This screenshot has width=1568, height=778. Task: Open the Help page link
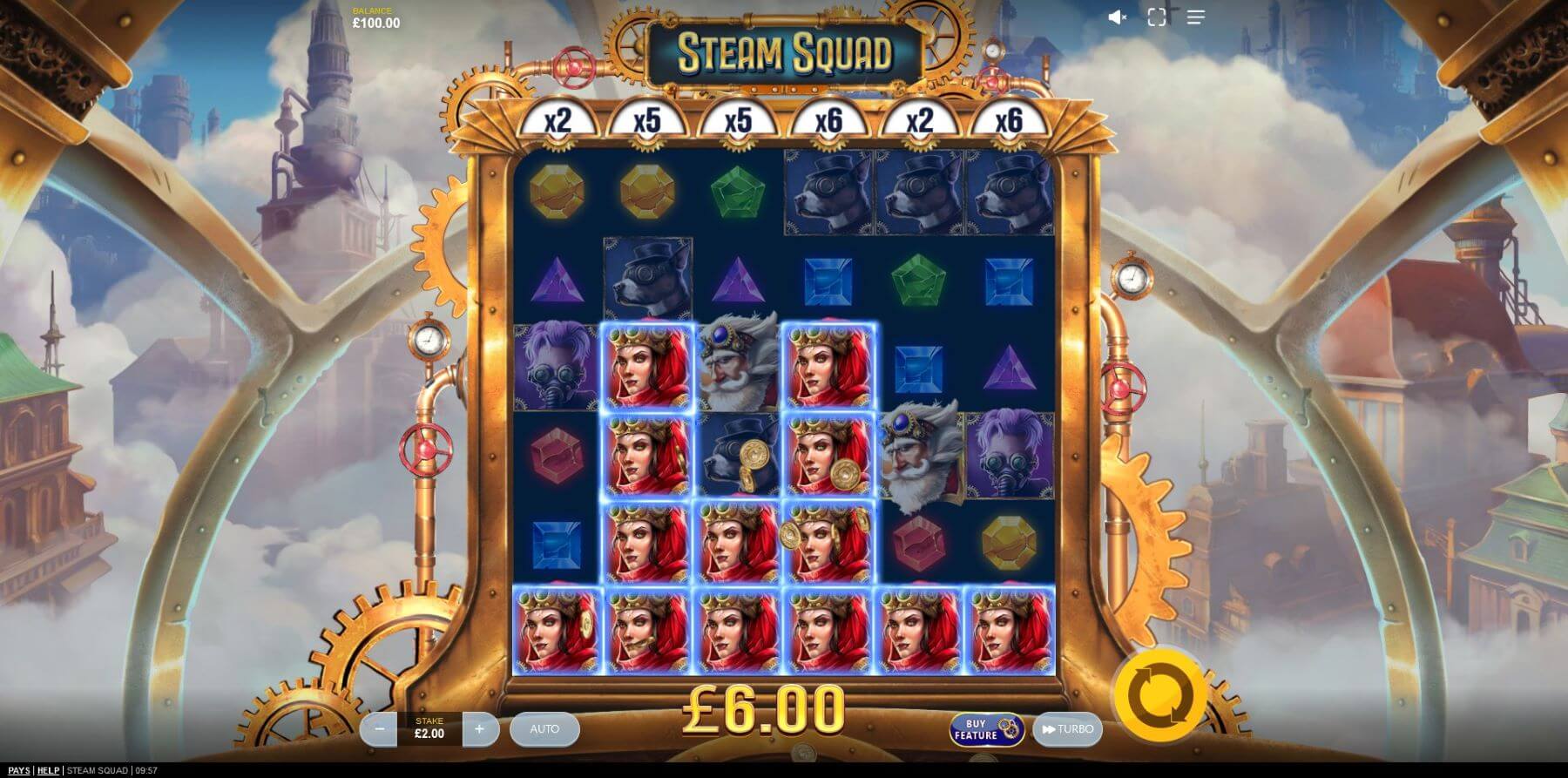[48, 770]
